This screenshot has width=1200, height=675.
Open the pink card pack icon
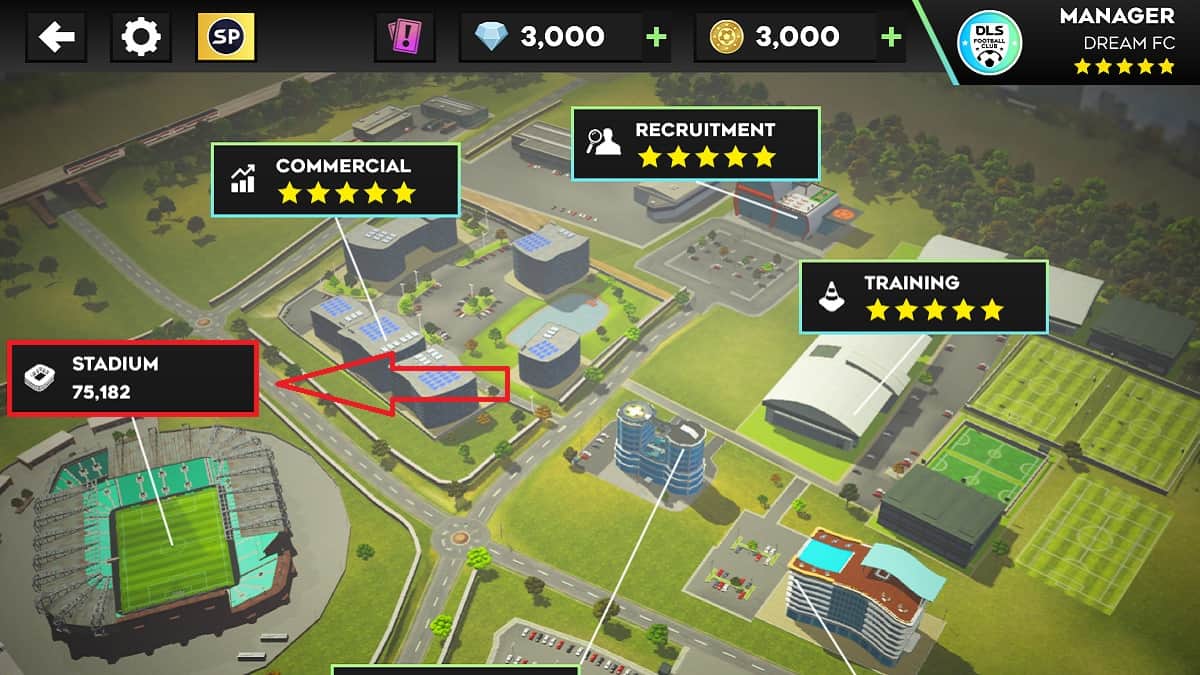[x=404, y=38]
